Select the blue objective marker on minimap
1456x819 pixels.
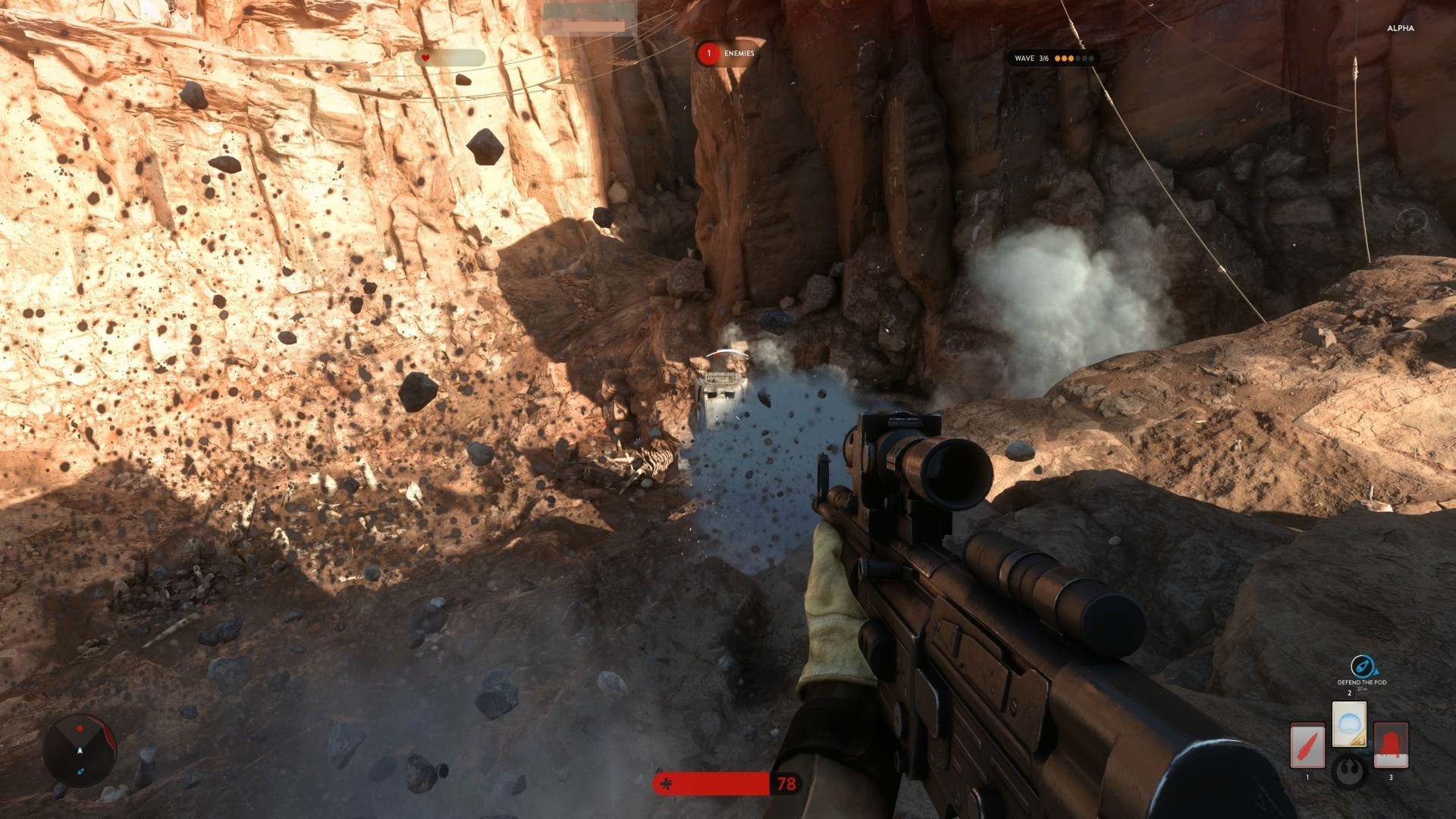tap(80, 771)
